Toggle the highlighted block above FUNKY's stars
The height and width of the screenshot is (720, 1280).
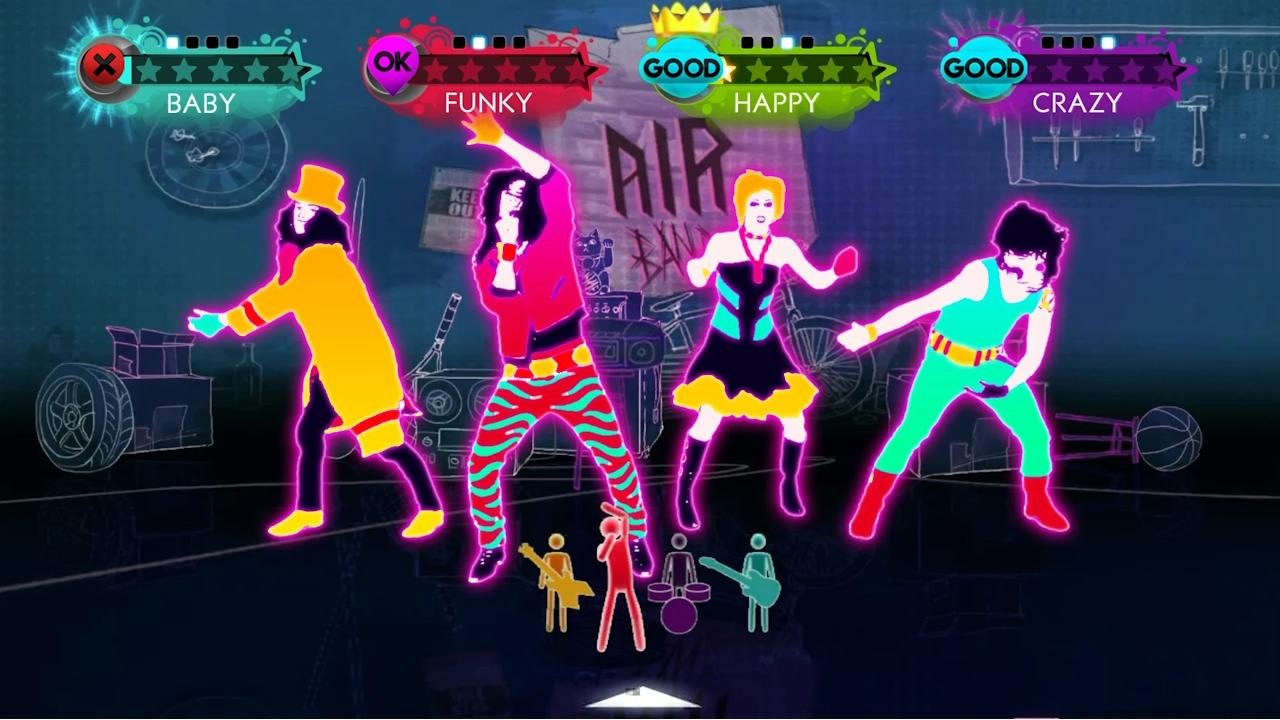(x=478, y=42)
